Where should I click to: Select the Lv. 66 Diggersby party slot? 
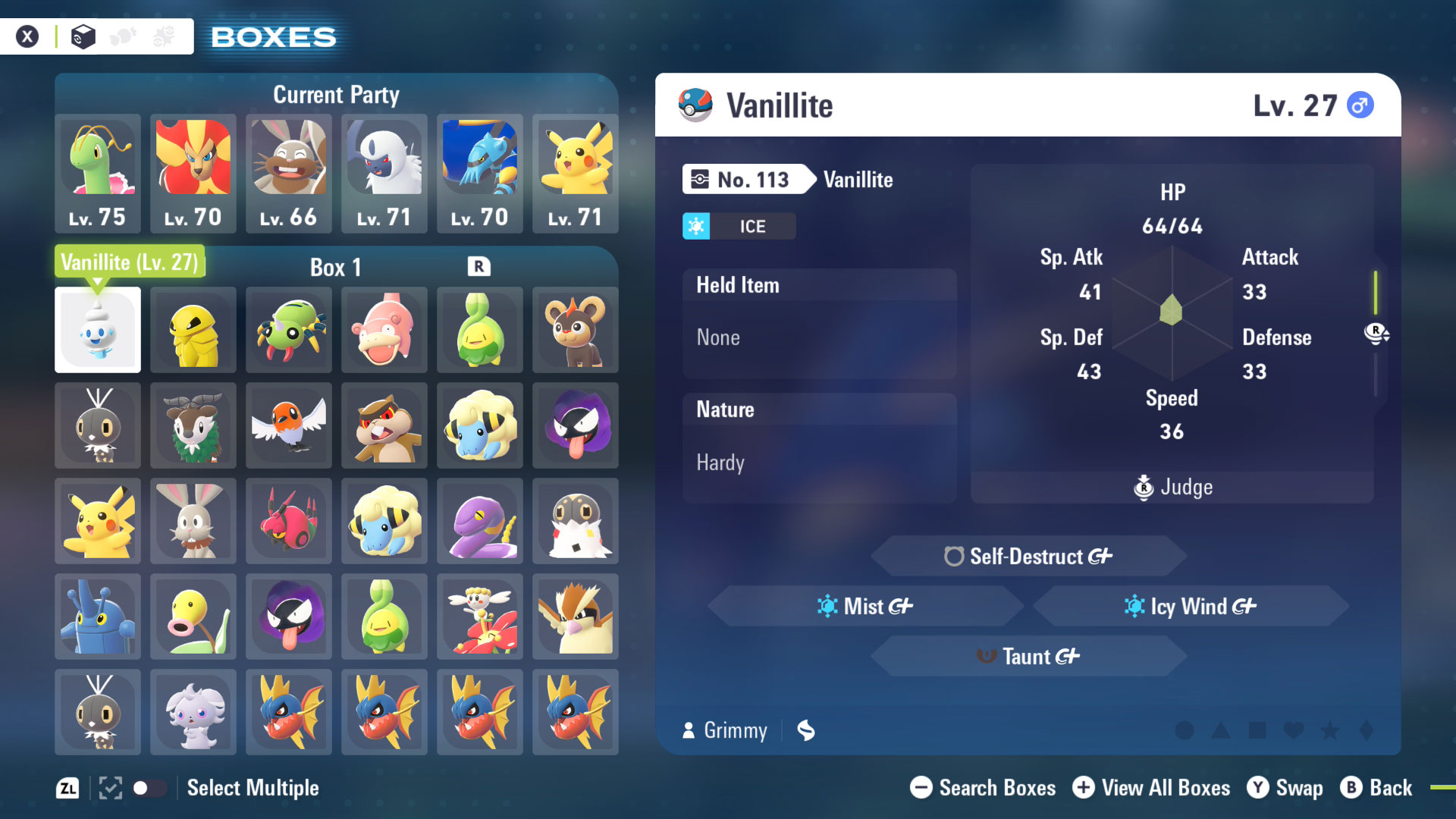click(x=289, y=173)
